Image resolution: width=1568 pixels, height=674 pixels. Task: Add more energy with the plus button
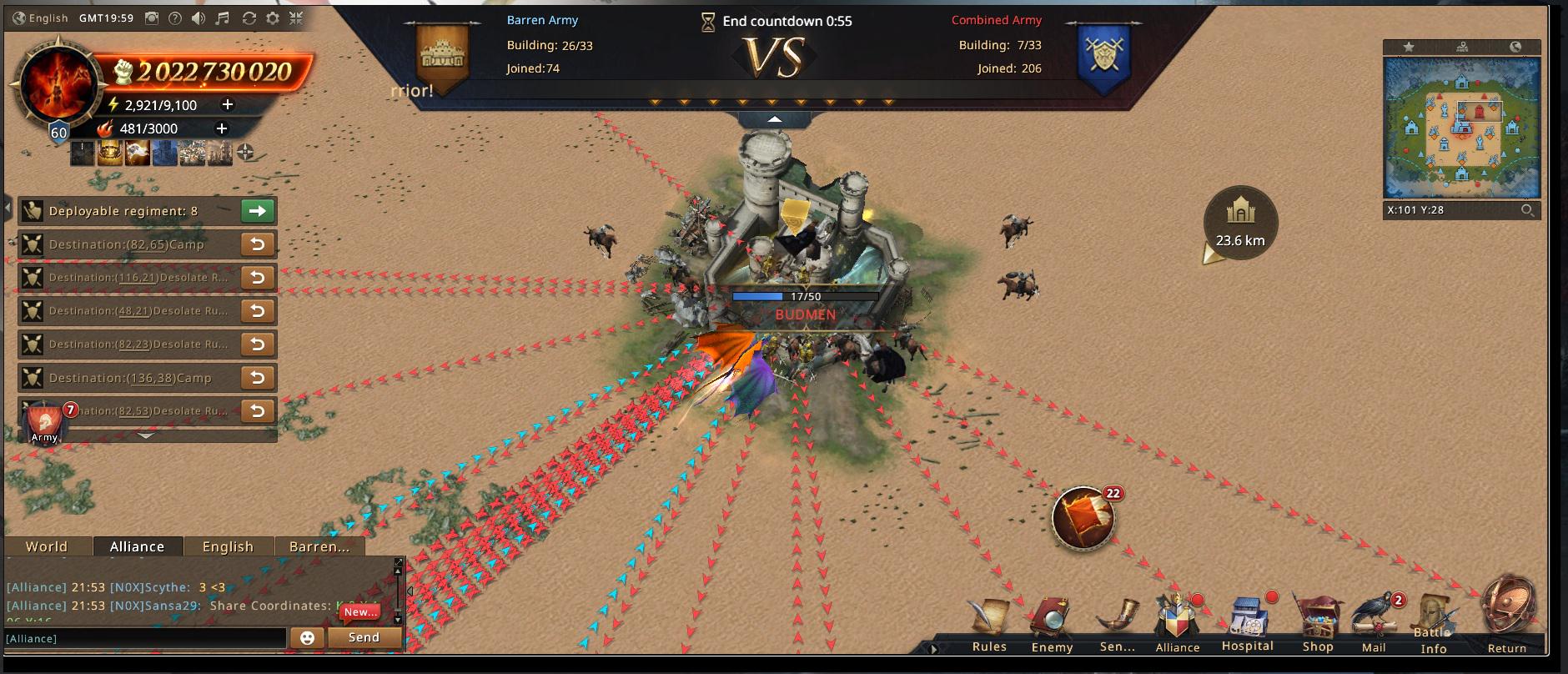(227, 105)
